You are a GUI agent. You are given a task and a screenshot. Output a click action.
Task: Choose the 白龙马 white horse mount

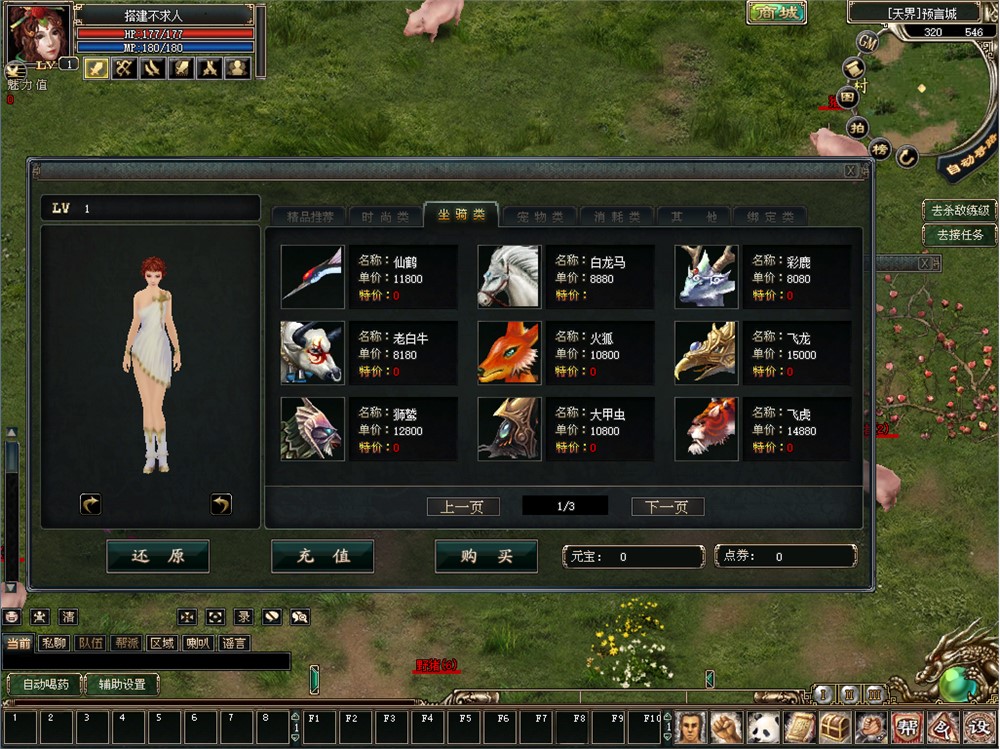point(510,276)
